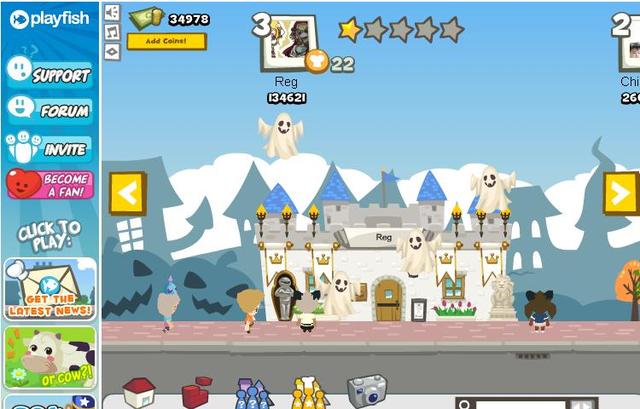Click the diamond view toggle icon

(x=112, y=50)
